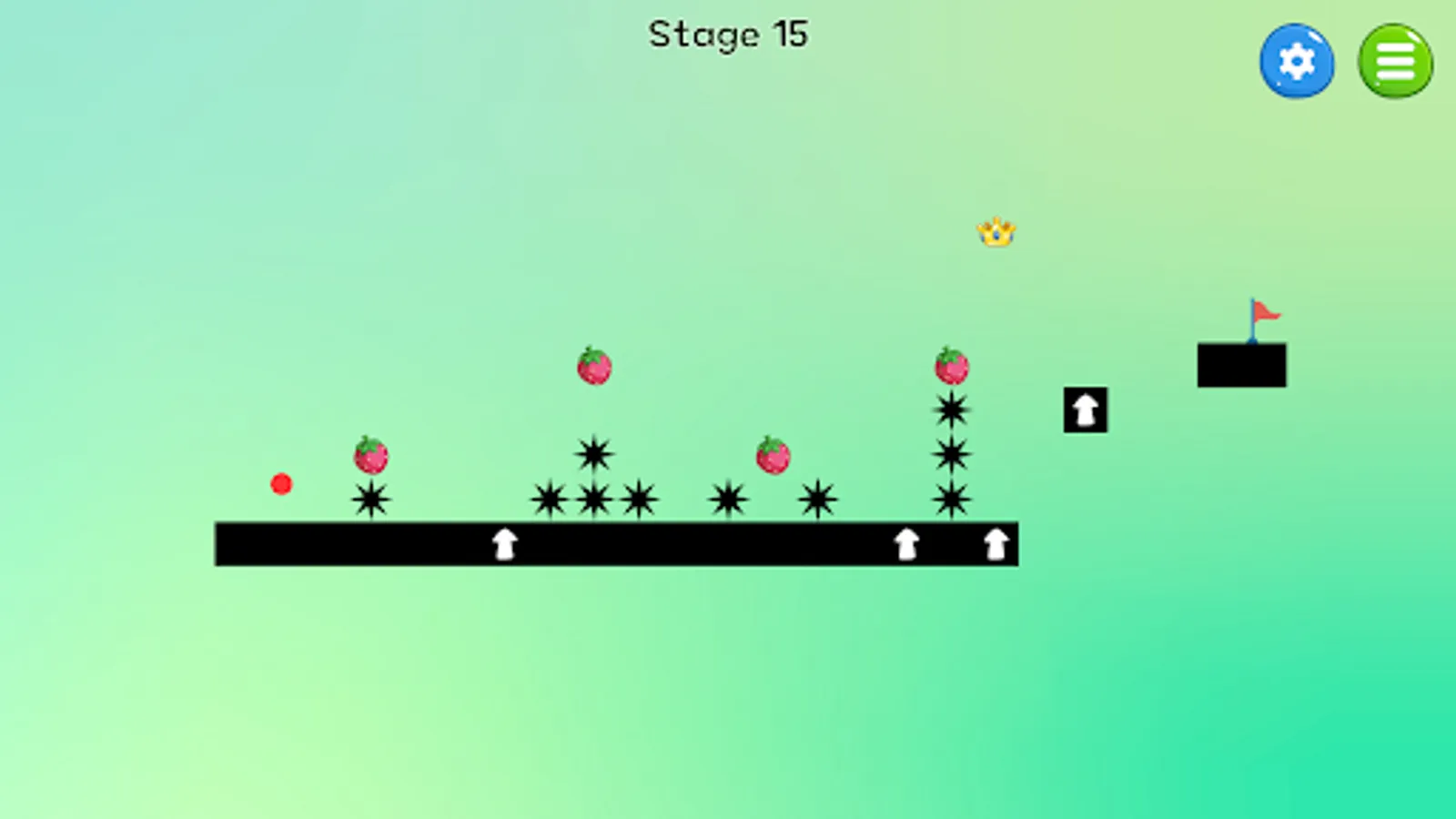Open the green hamburger menu

tap(1395, 60)
